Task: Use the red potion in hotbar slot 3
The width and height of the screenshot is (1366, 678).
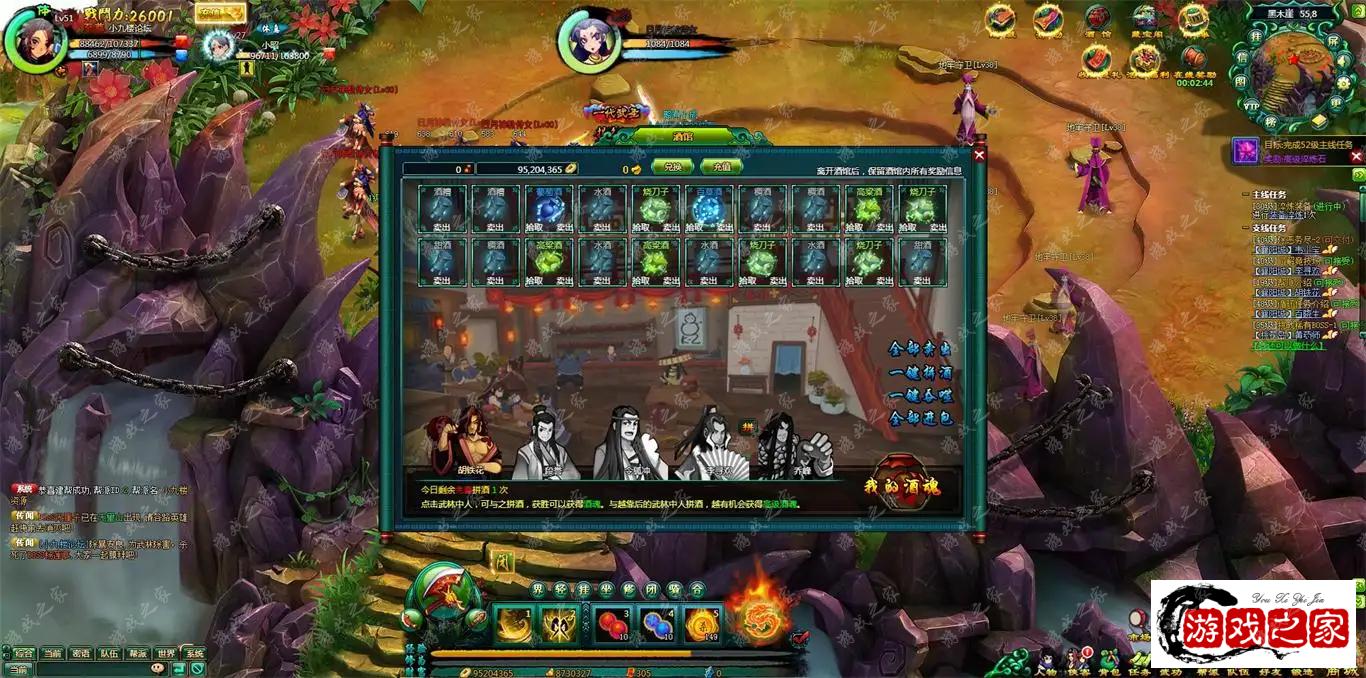Action: tap(613, 624)
